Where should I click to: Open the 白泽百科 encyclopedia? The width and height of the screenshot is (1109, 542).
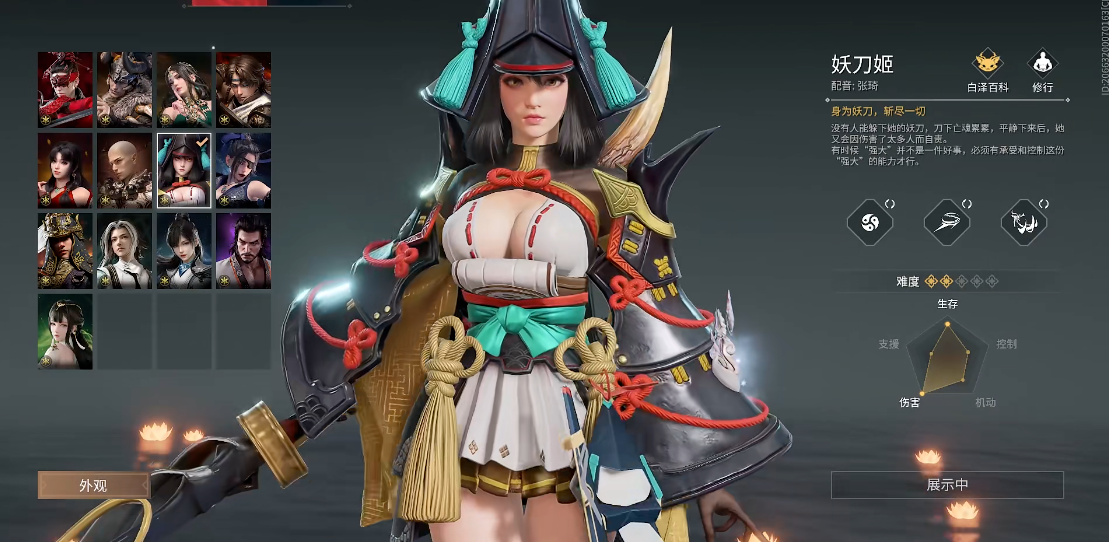coord(989,71)
